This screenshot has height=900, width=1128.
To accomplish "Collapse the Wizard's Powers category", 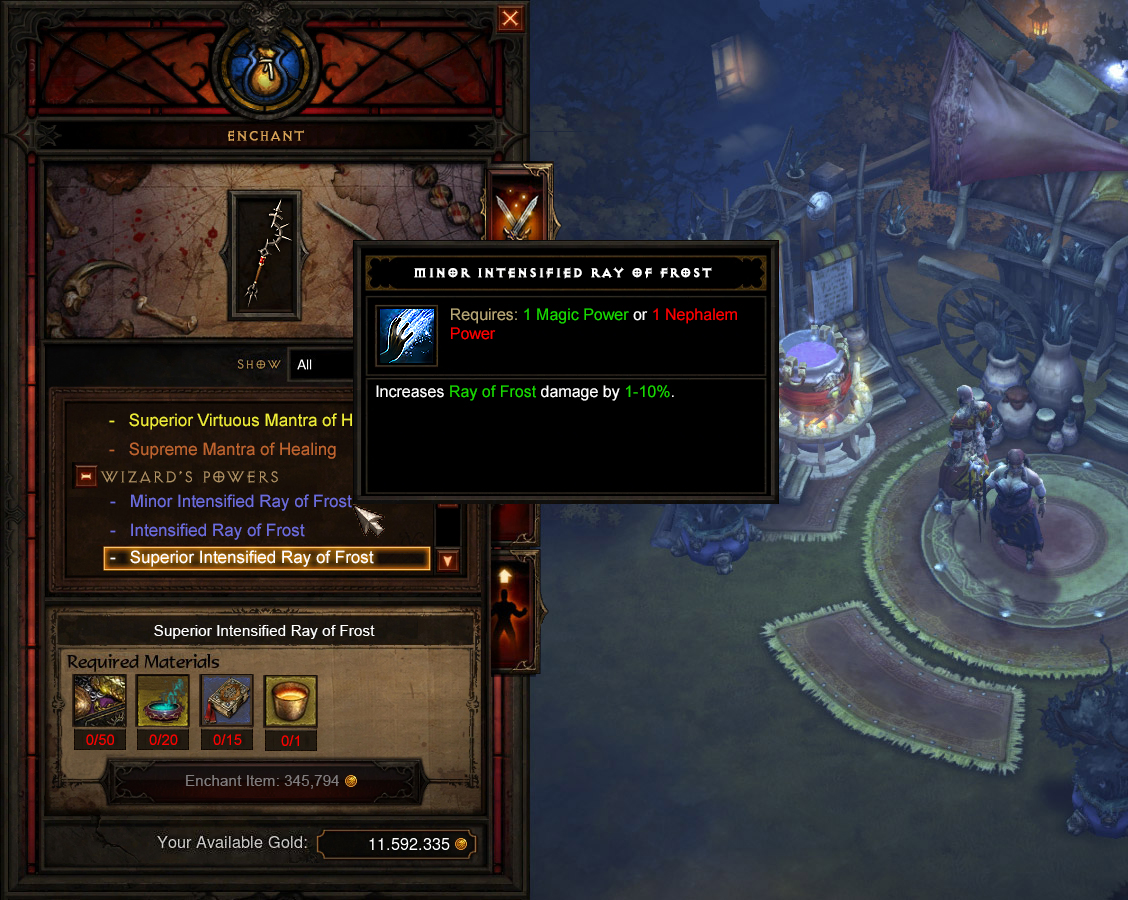I will [x=86, y=477].
